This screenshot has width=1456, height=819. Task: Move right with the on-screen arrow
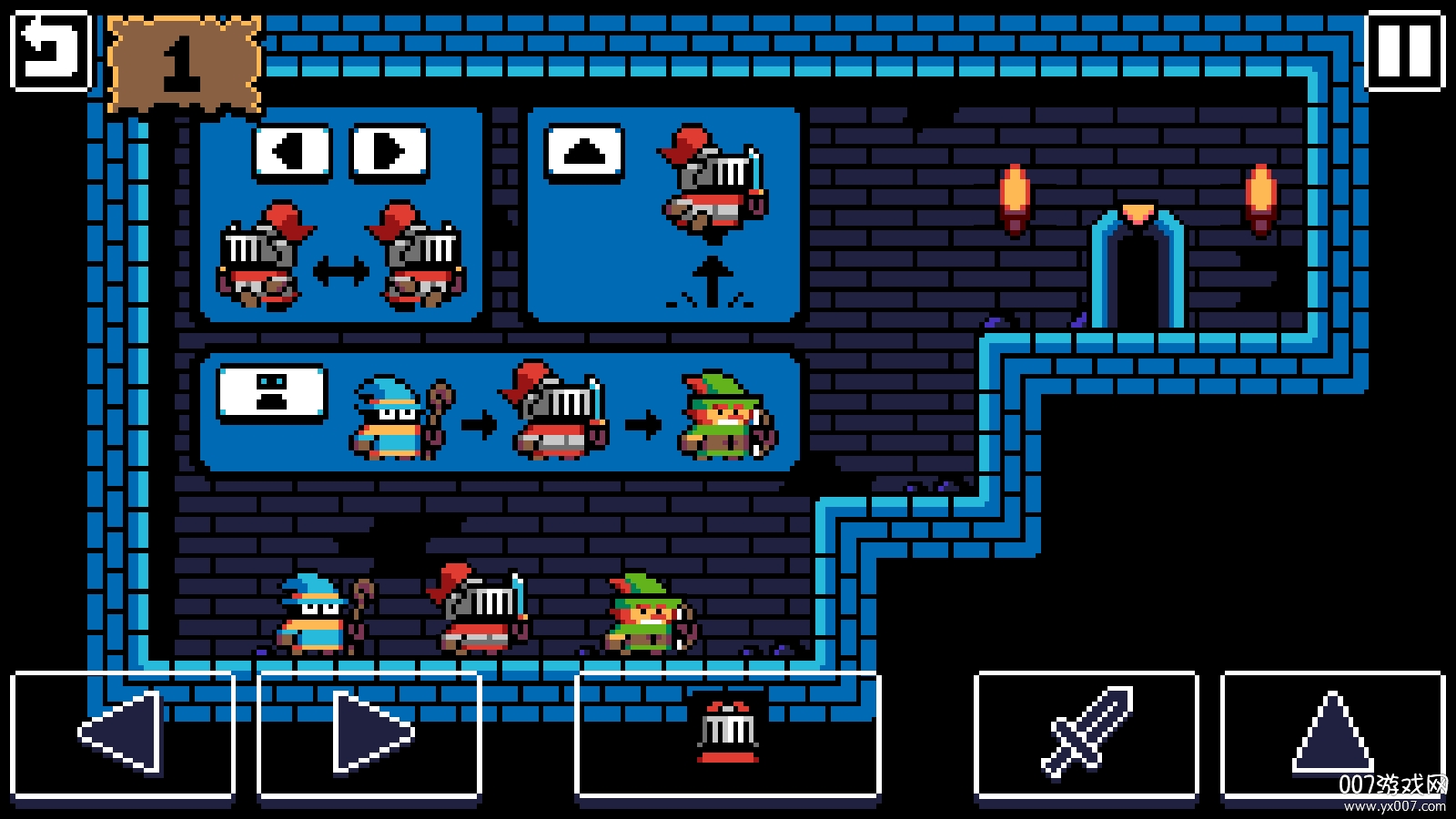(x=369, y=733)
